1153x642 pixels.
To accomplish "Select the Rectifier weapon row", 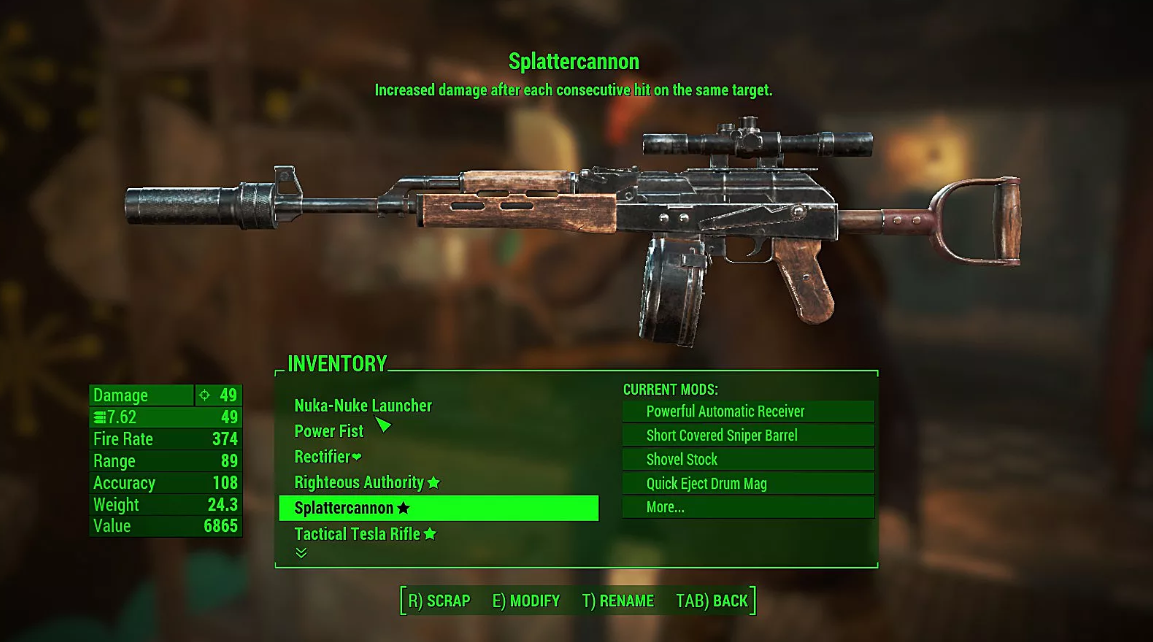I will pos(327,457).
